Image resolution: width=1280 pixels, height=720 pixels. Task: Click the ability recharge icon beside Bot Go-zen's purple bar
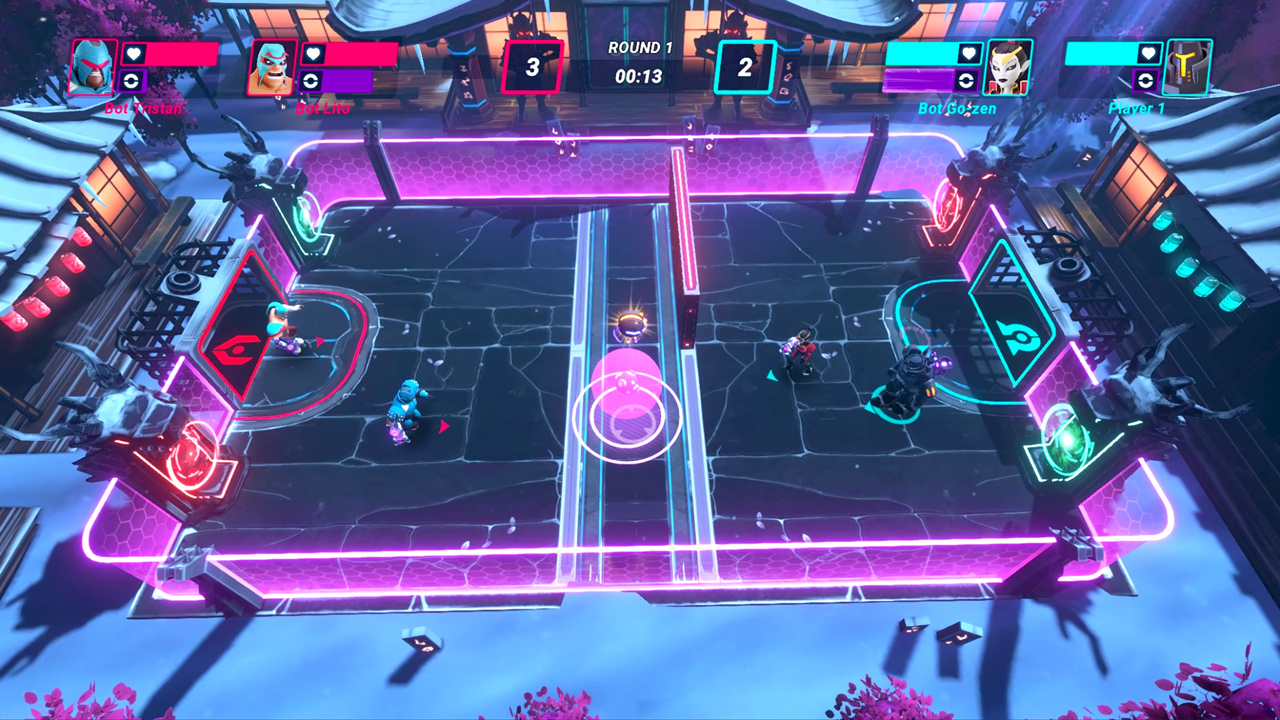click(965, 82)
